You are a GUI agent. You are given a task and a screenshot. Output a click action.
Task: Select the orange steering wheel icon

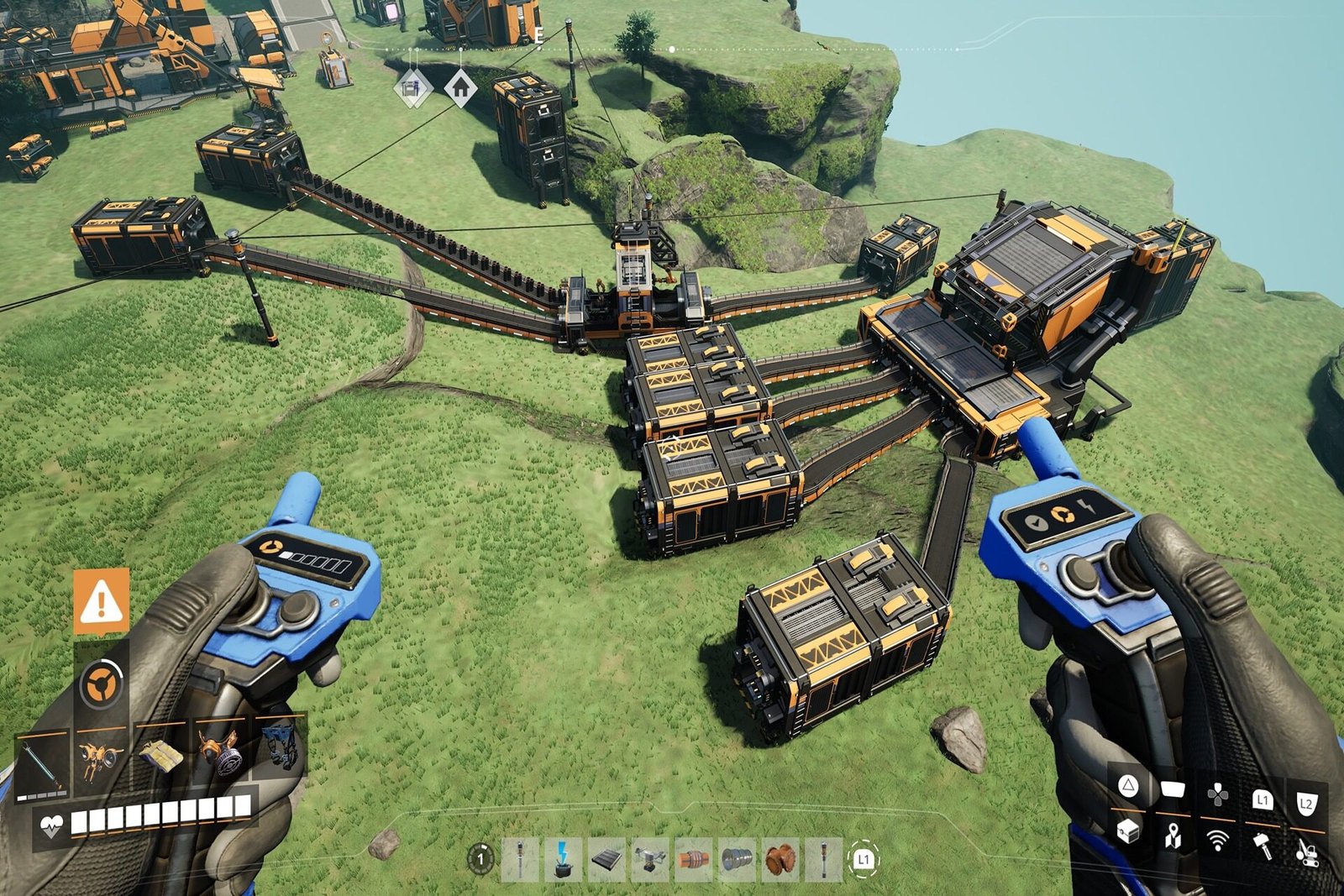(102, 684)
